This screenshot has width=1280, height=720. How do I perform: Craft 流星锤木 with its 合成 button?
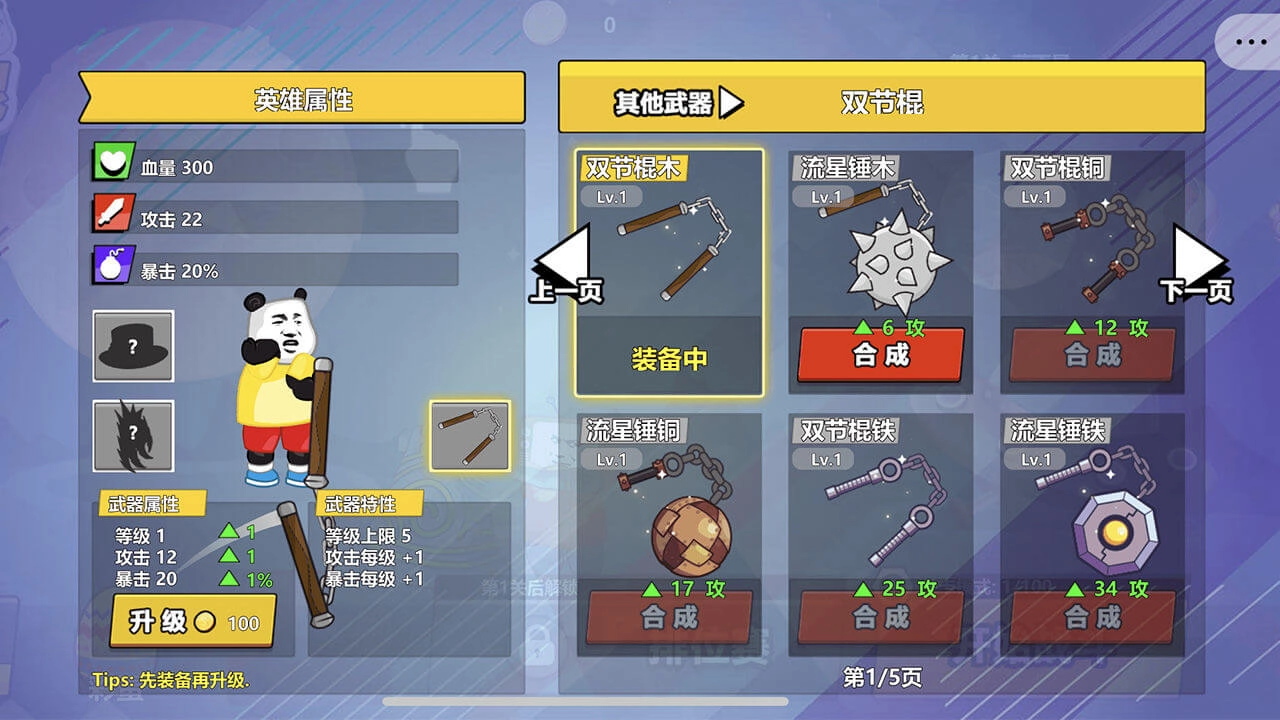(x=878, y=355)
